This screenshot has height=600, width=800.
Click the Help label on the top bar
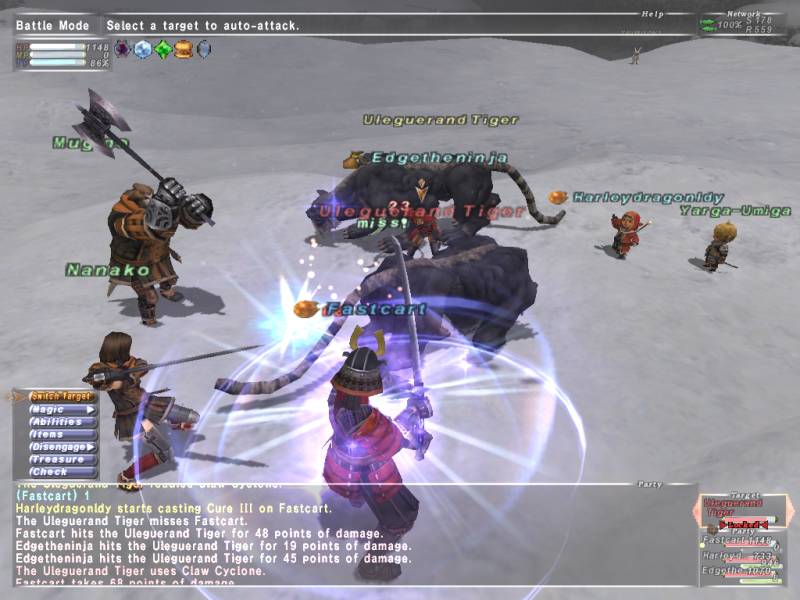[x=654, y=14]
